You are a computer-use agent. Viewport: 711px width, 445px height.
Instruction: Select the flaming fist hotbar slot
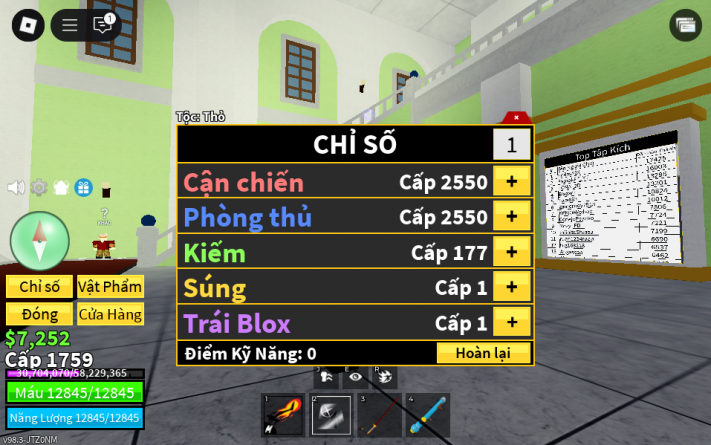(x=281, y=414)
